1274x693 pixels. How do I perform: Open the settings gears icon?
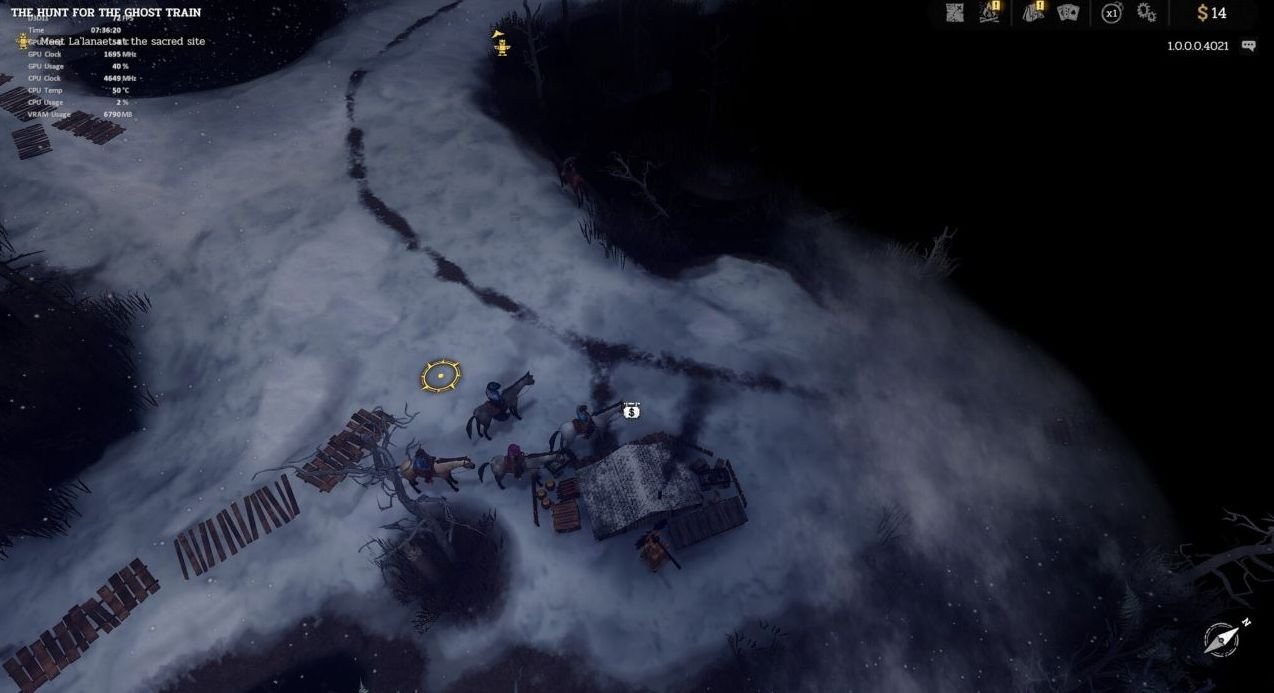pyautogui.click(x=1147, y=13)
